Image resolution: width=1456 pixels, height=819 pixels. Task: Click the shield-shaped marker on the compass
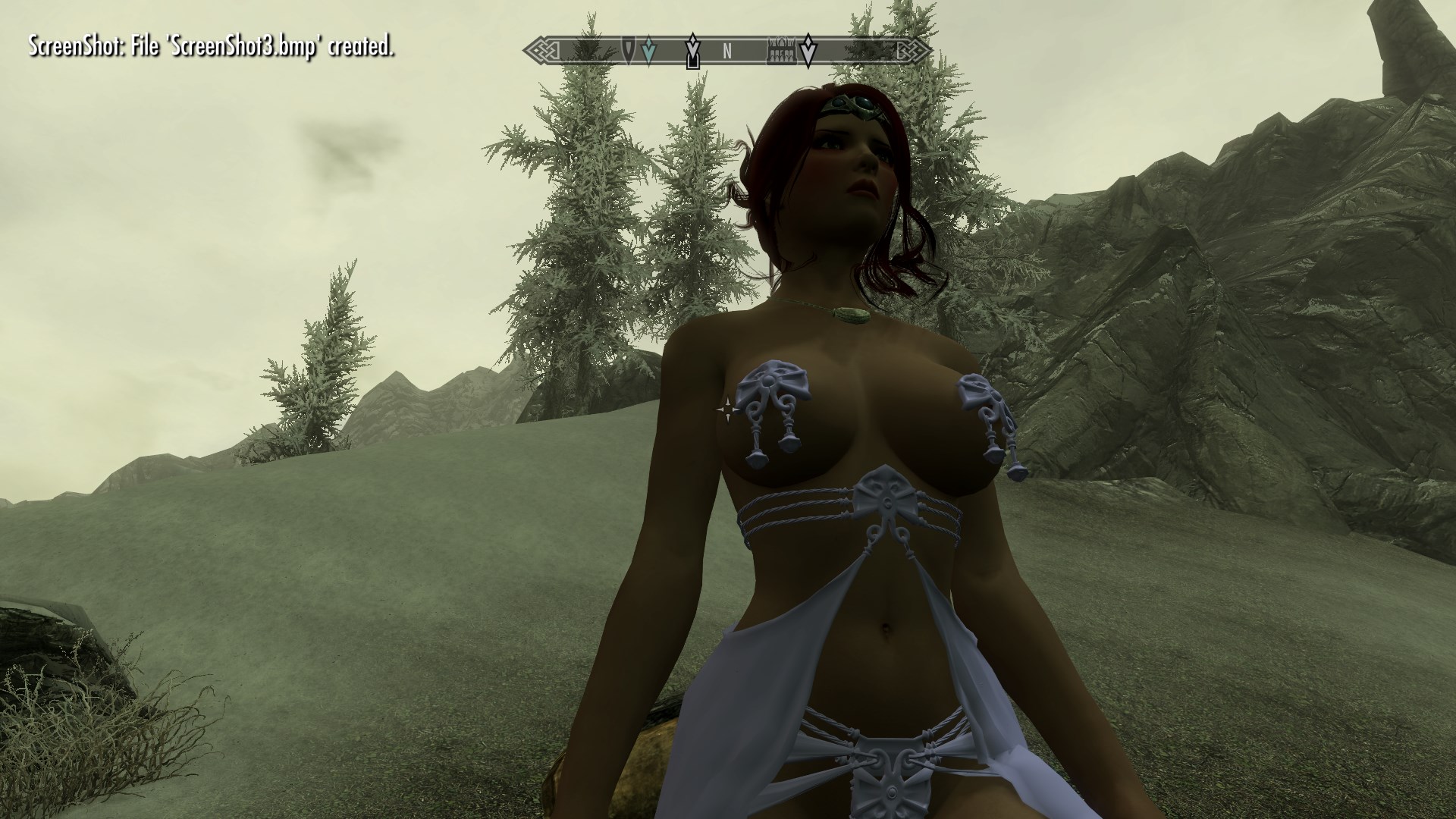pos(629,50)
